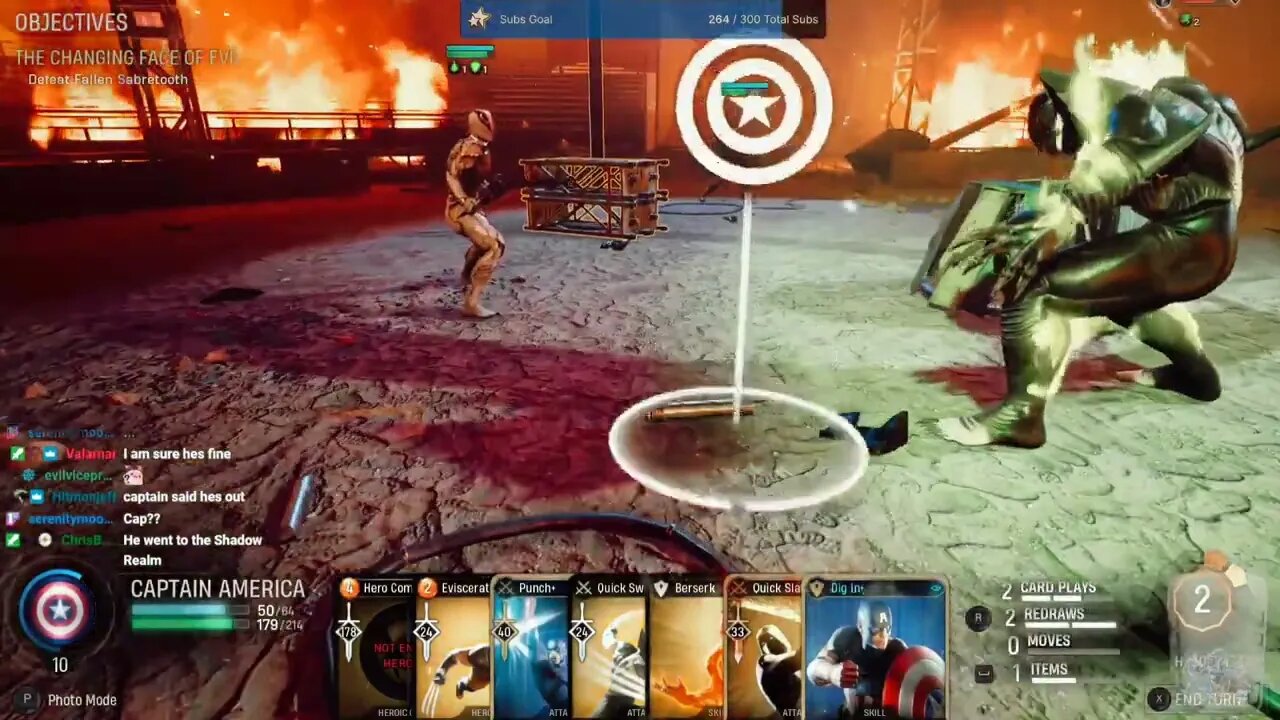This screenshot has height=720, width=1280.
Task: Click the Subs Goal stream overlay bar
Action: pos(643,19)
